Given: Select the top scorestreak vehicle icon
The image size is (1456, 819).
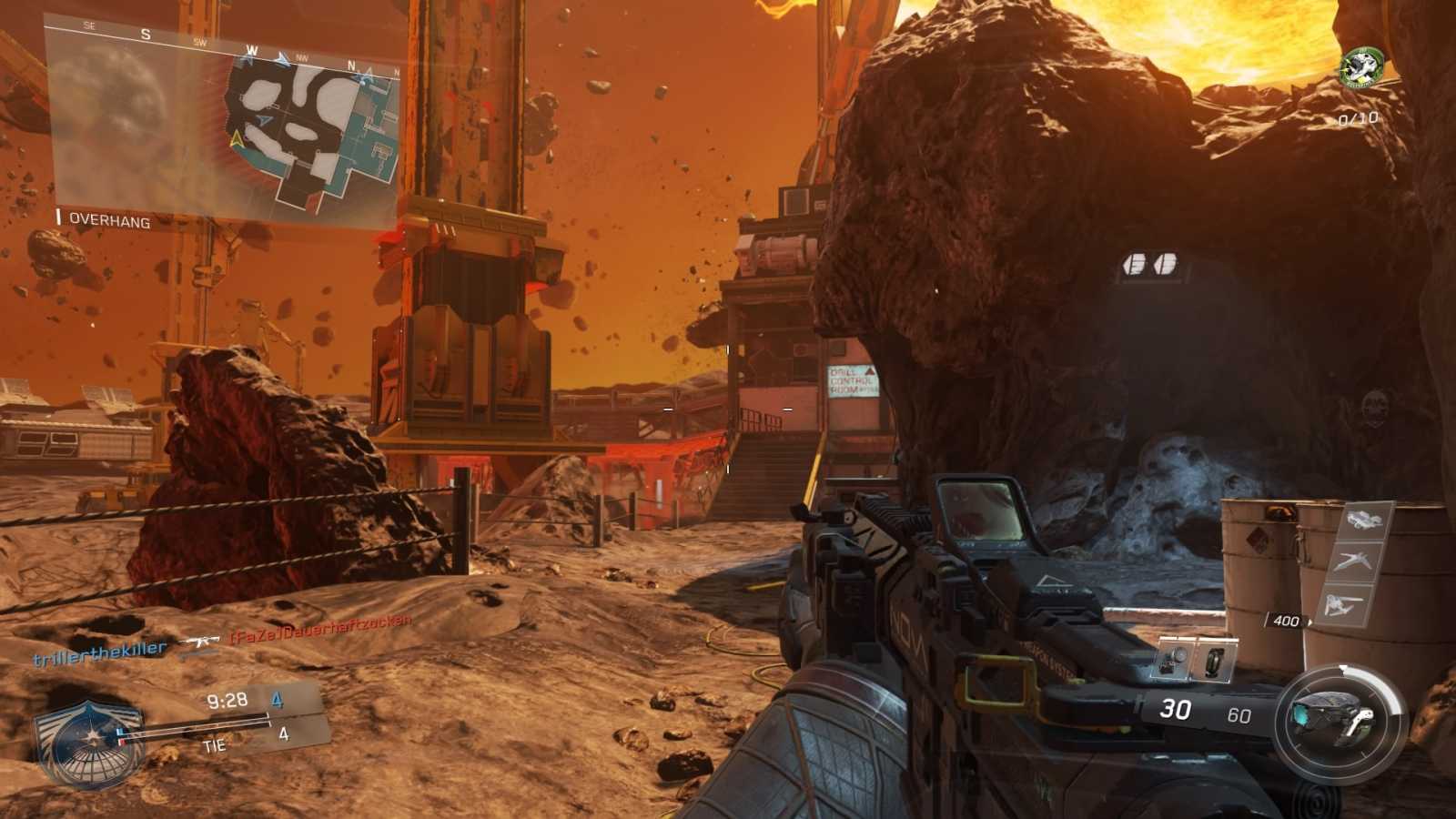Looking at the screenshot, I should point(1364,521).
